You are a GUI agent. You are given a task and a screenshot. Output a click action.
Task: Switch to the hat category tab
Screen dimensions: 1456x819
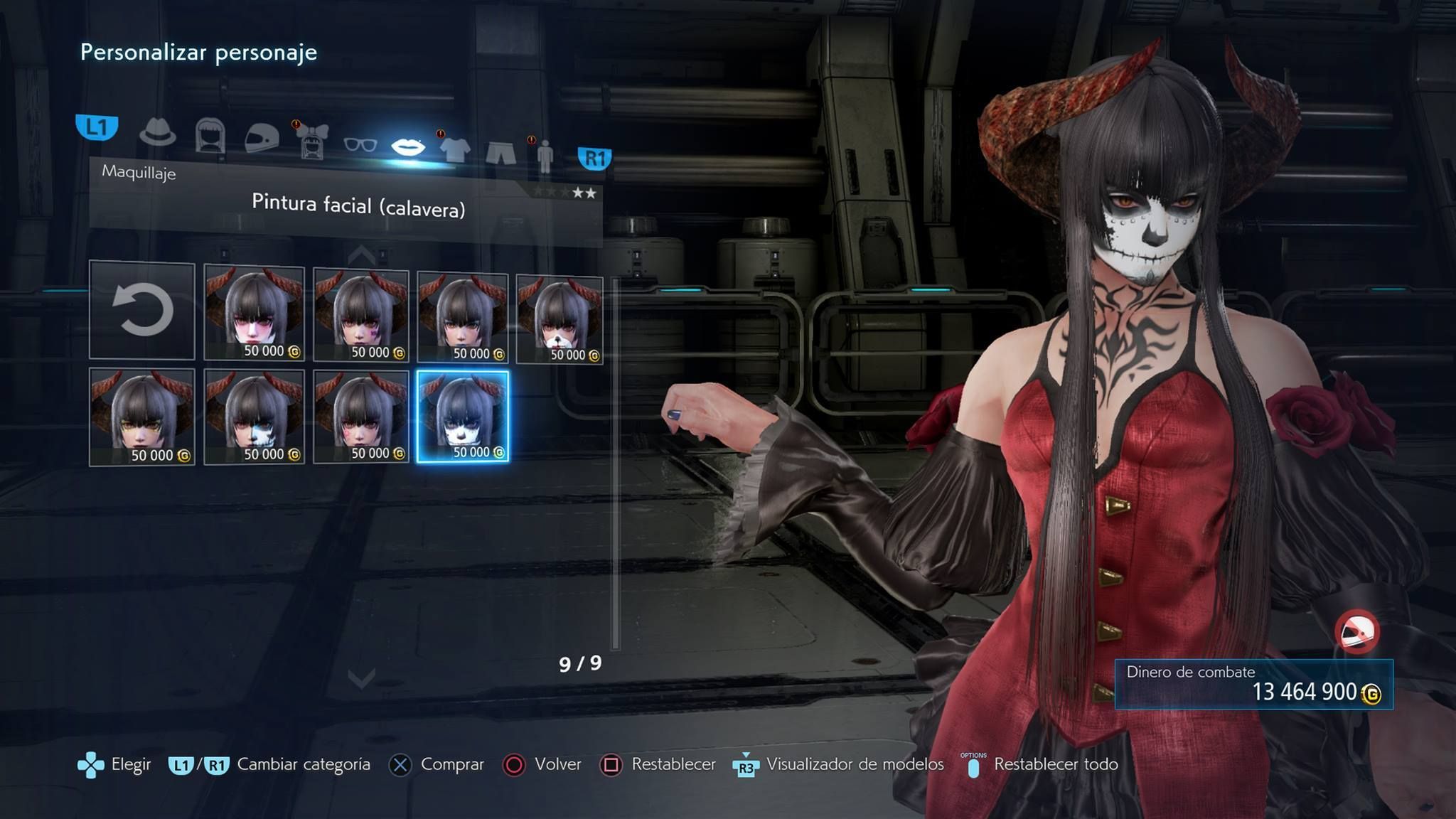pos(157,132)
